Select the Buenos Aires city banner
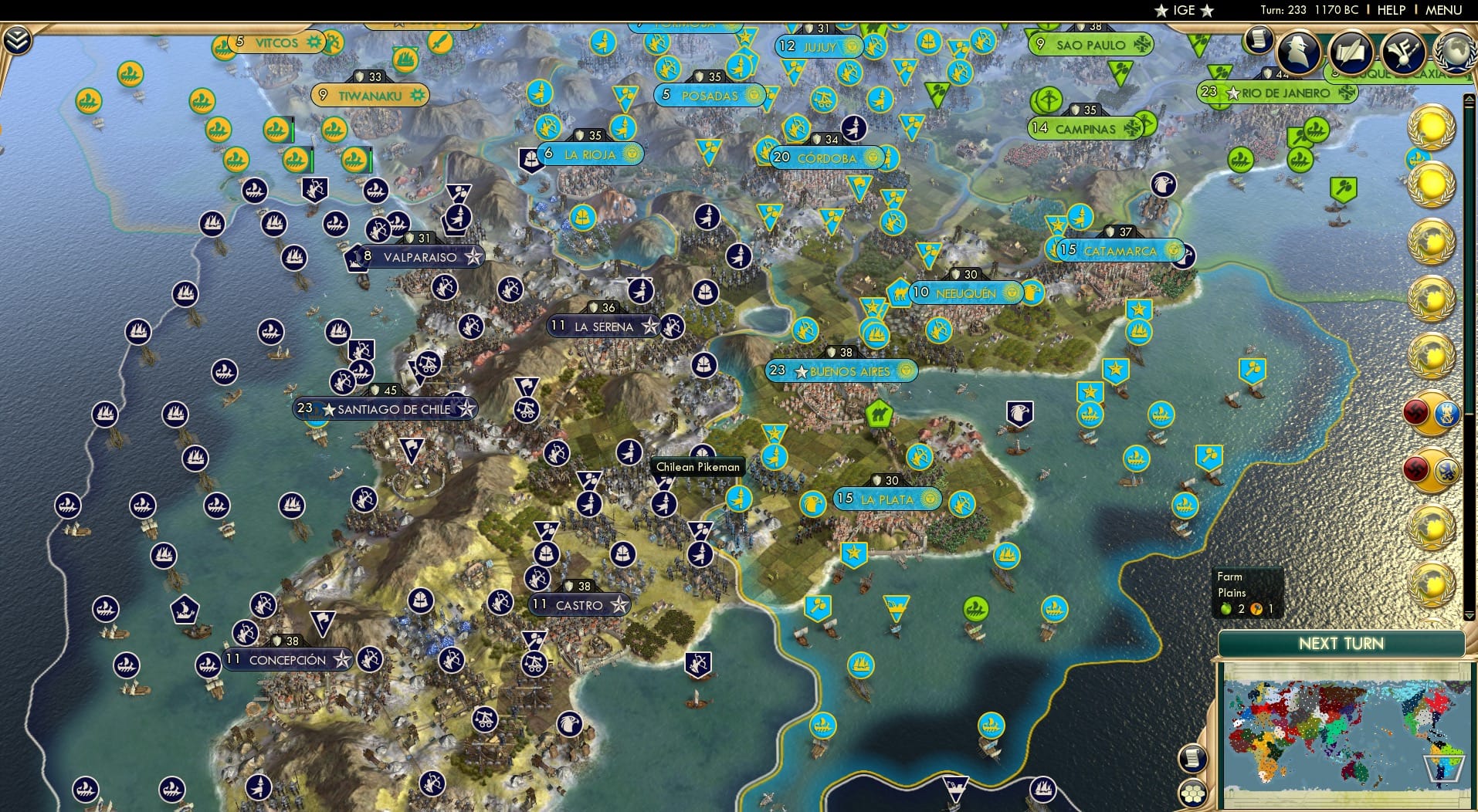This screenshot has width=1478, height=812. coord(842,370)
